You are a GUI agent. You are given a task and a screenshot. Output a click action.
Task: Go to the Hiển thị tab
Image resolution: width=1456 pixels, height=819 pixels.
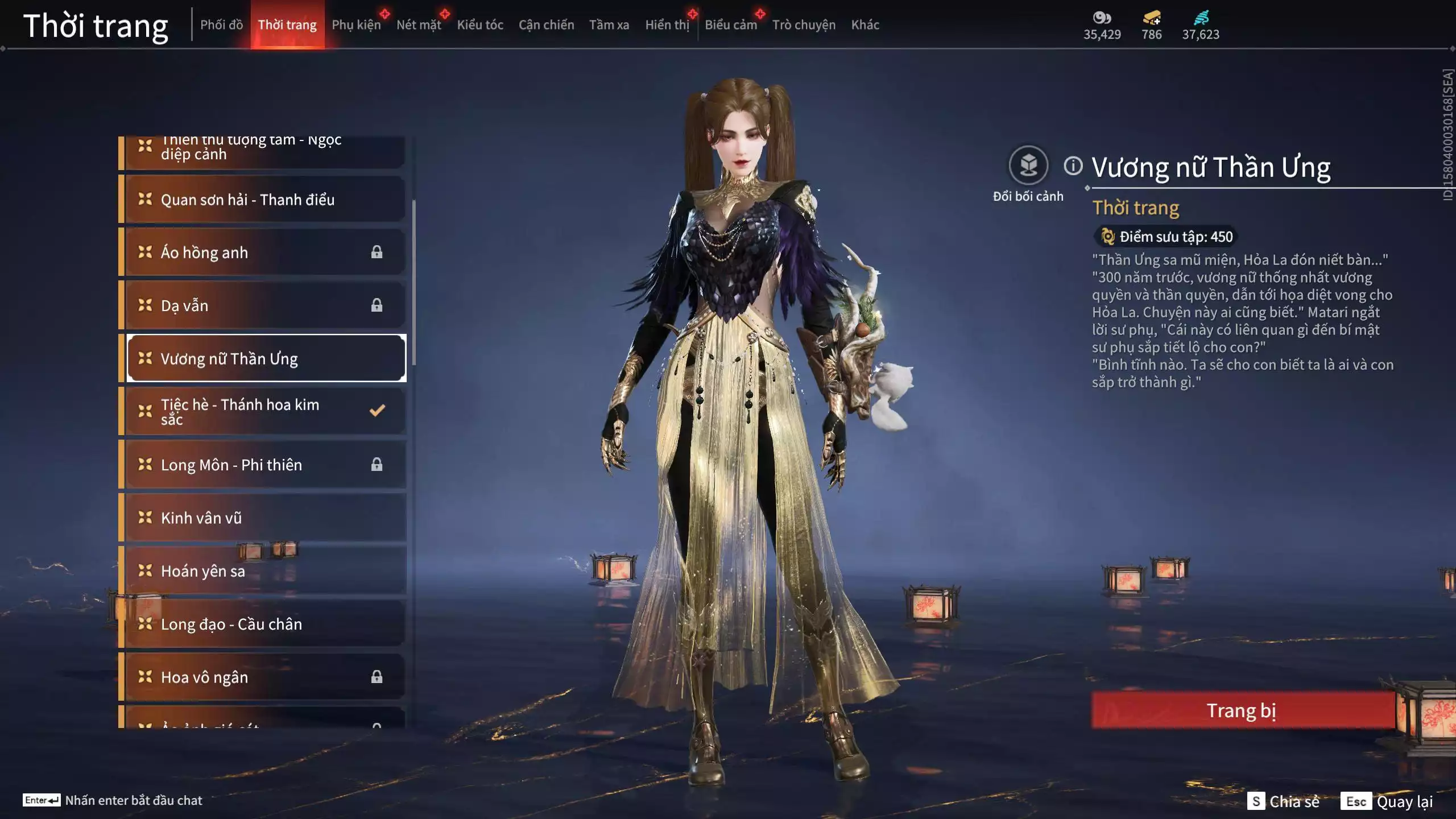(667, 24)
